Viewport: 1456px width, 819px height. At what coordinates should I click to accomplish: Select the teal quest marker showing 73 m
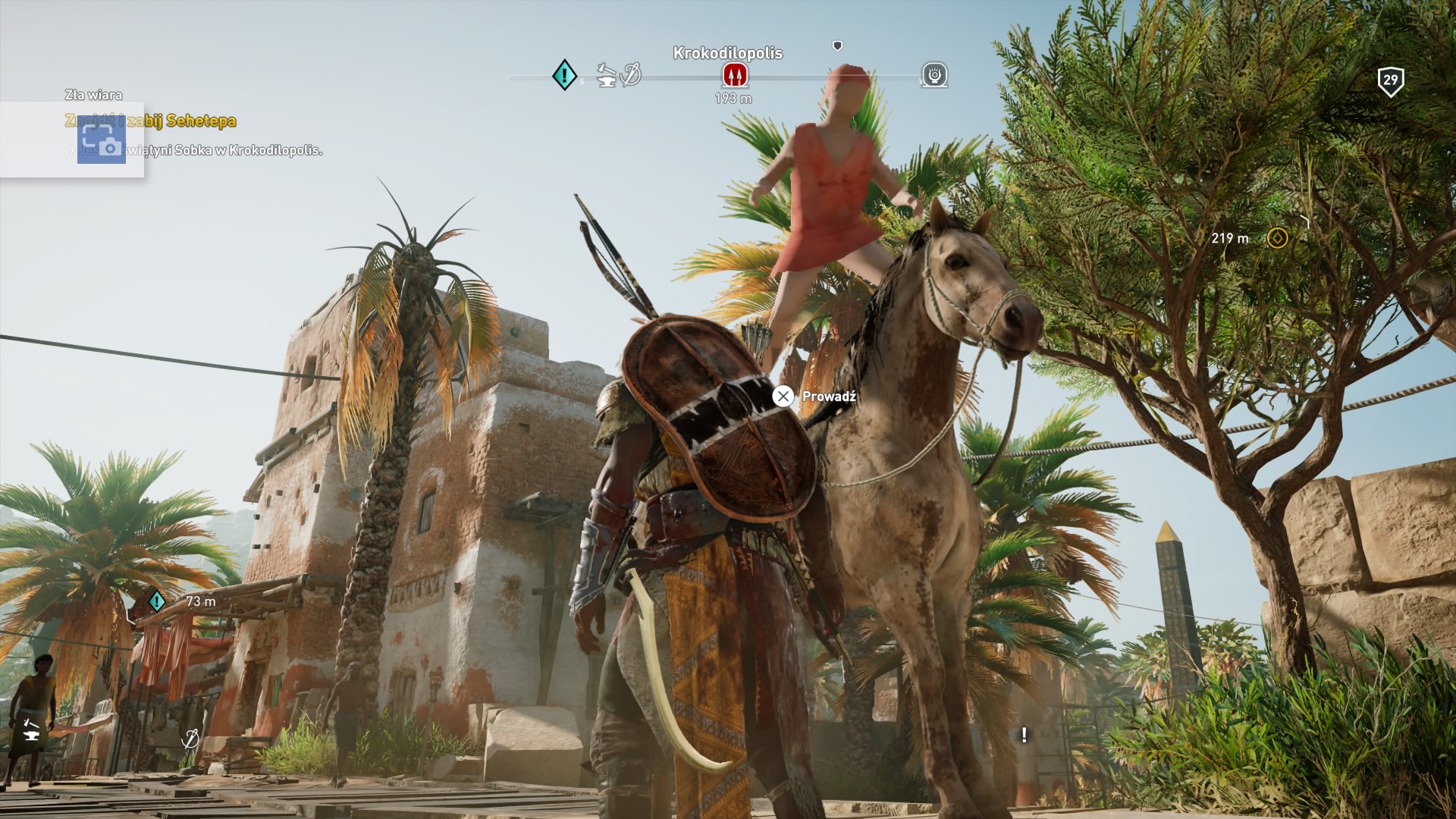click(157, 601)
